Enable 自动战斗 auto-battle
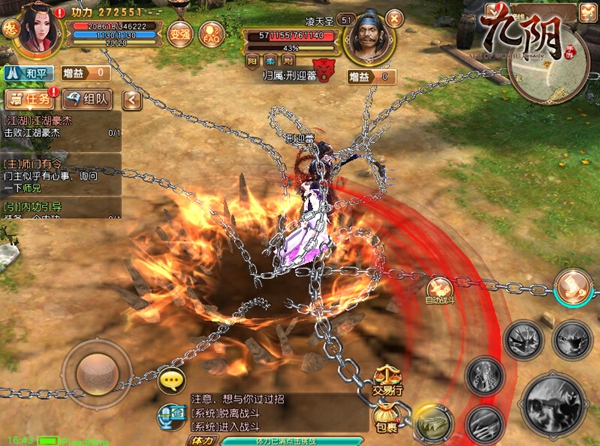 click(439, 289)
